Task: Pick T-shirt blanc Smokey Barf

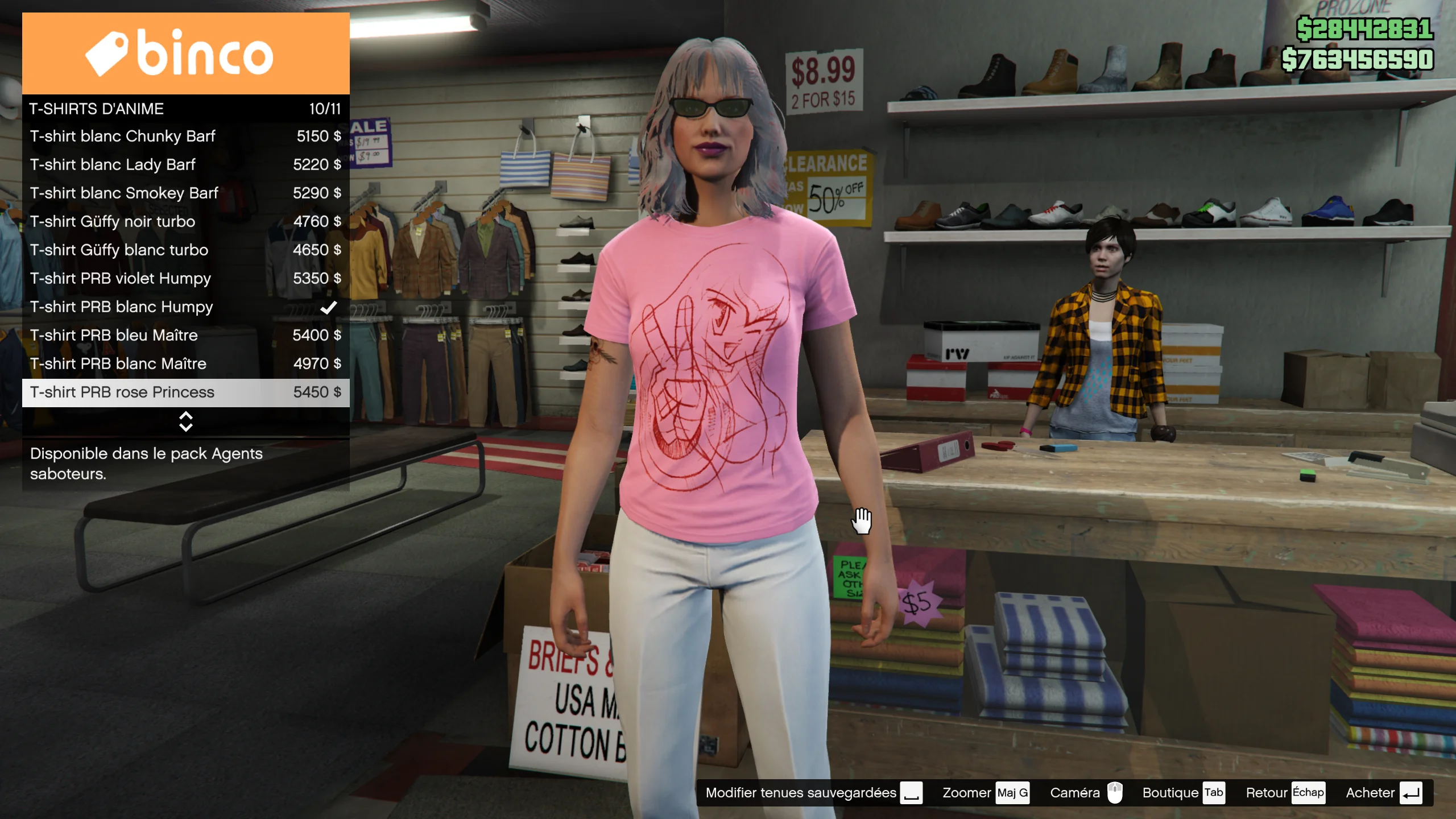Action: 185,193
